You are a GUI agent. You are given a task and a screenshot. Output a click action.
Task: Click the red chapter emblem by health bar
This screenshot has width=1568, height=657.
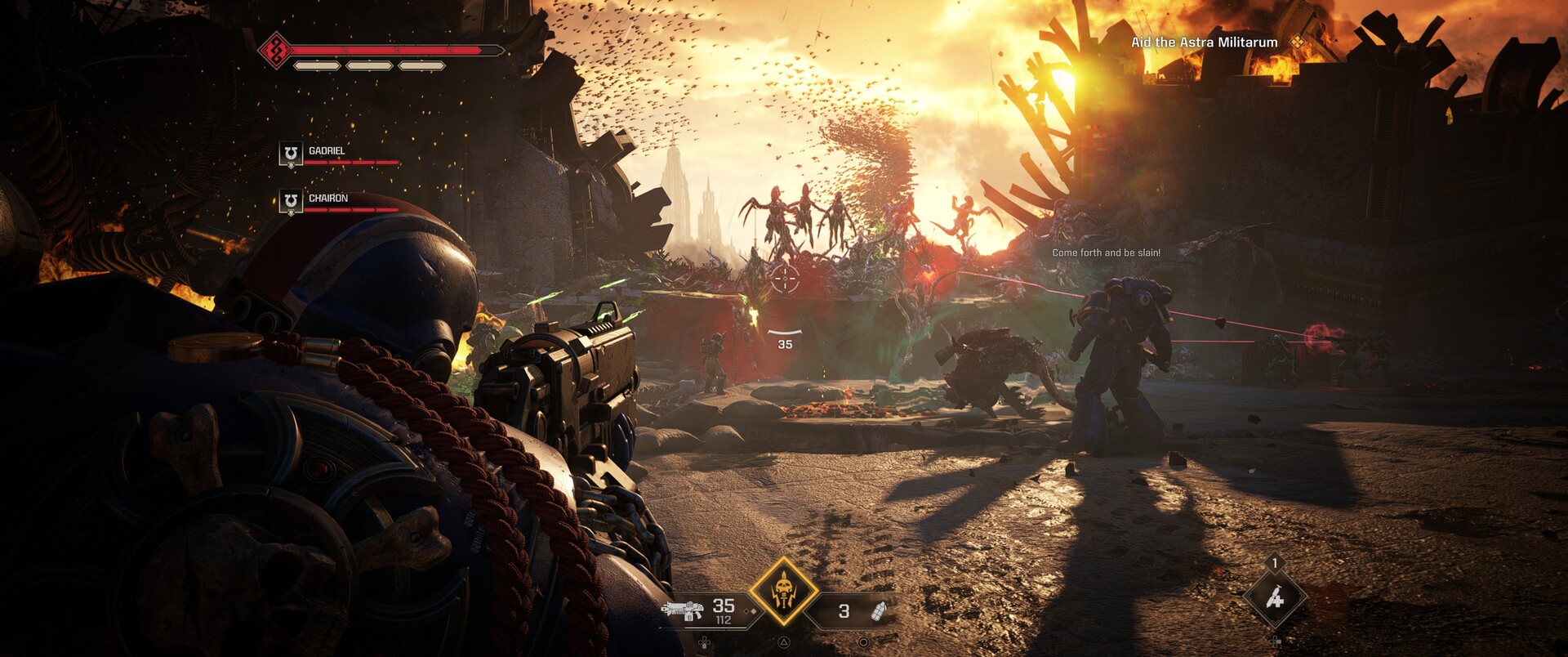(x=276, y=51)
